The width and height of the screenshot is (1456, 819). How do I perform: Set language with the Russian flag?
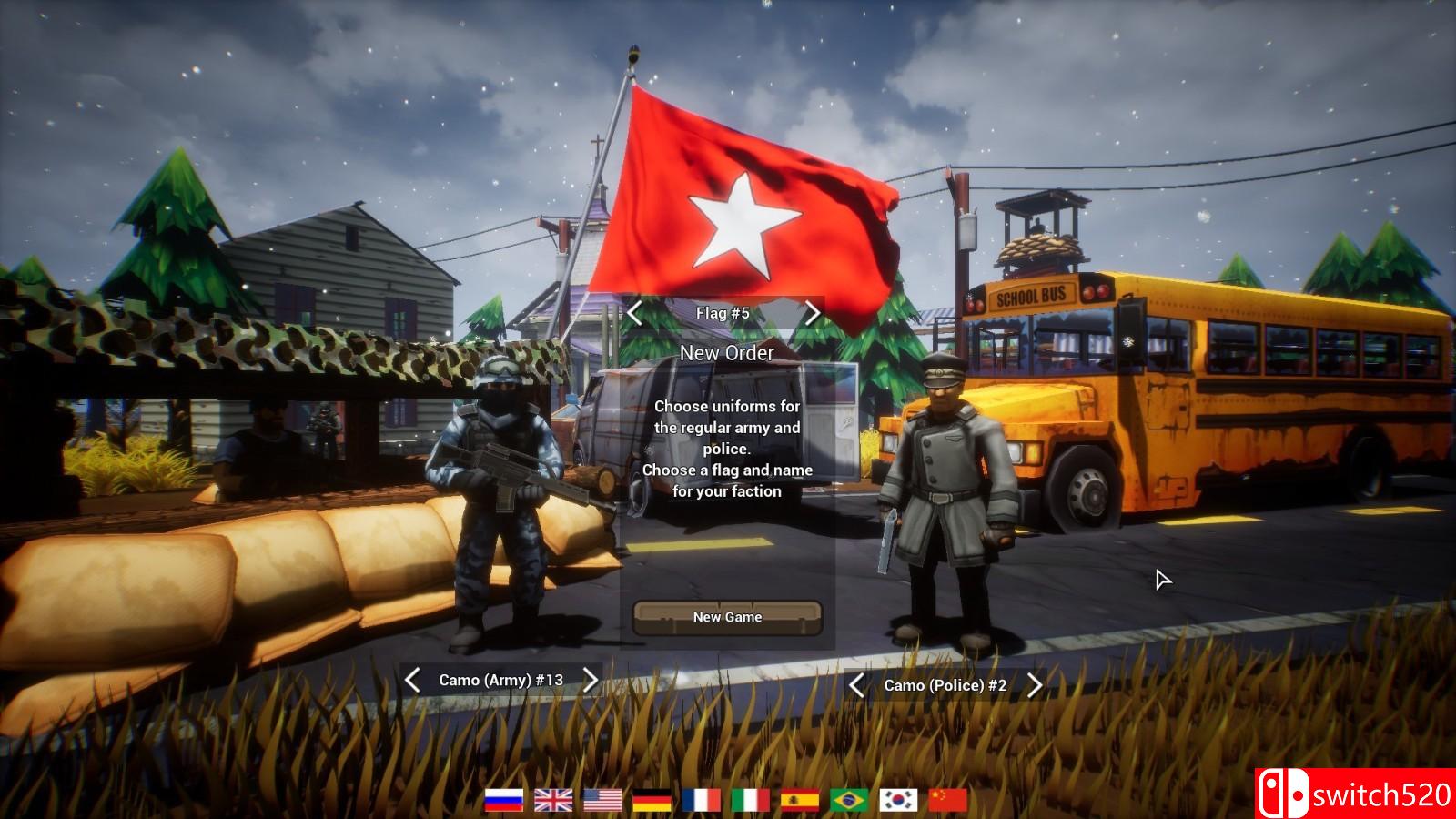(504, 800)
